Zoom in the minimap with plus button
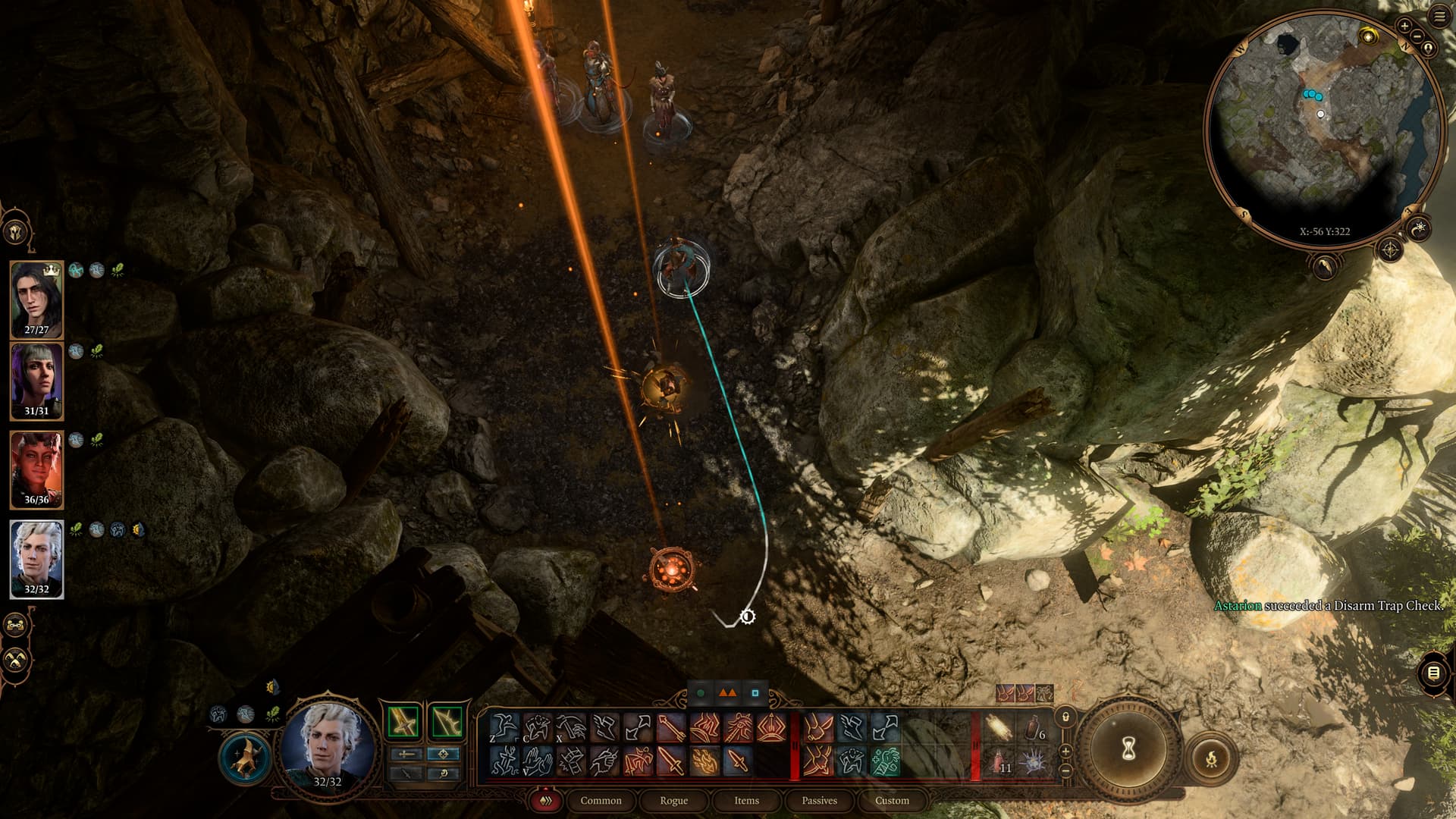The width and height of the screenshot is (1456, 819). (x=1404, y=26)
